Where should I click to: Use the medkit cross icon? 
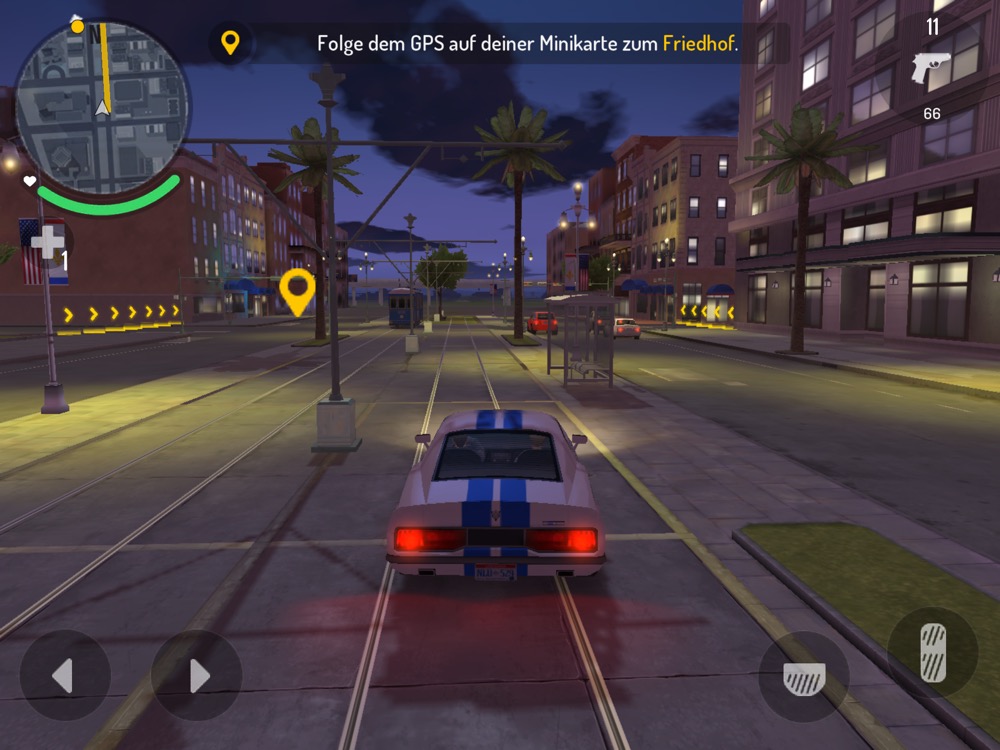[47, 242]
